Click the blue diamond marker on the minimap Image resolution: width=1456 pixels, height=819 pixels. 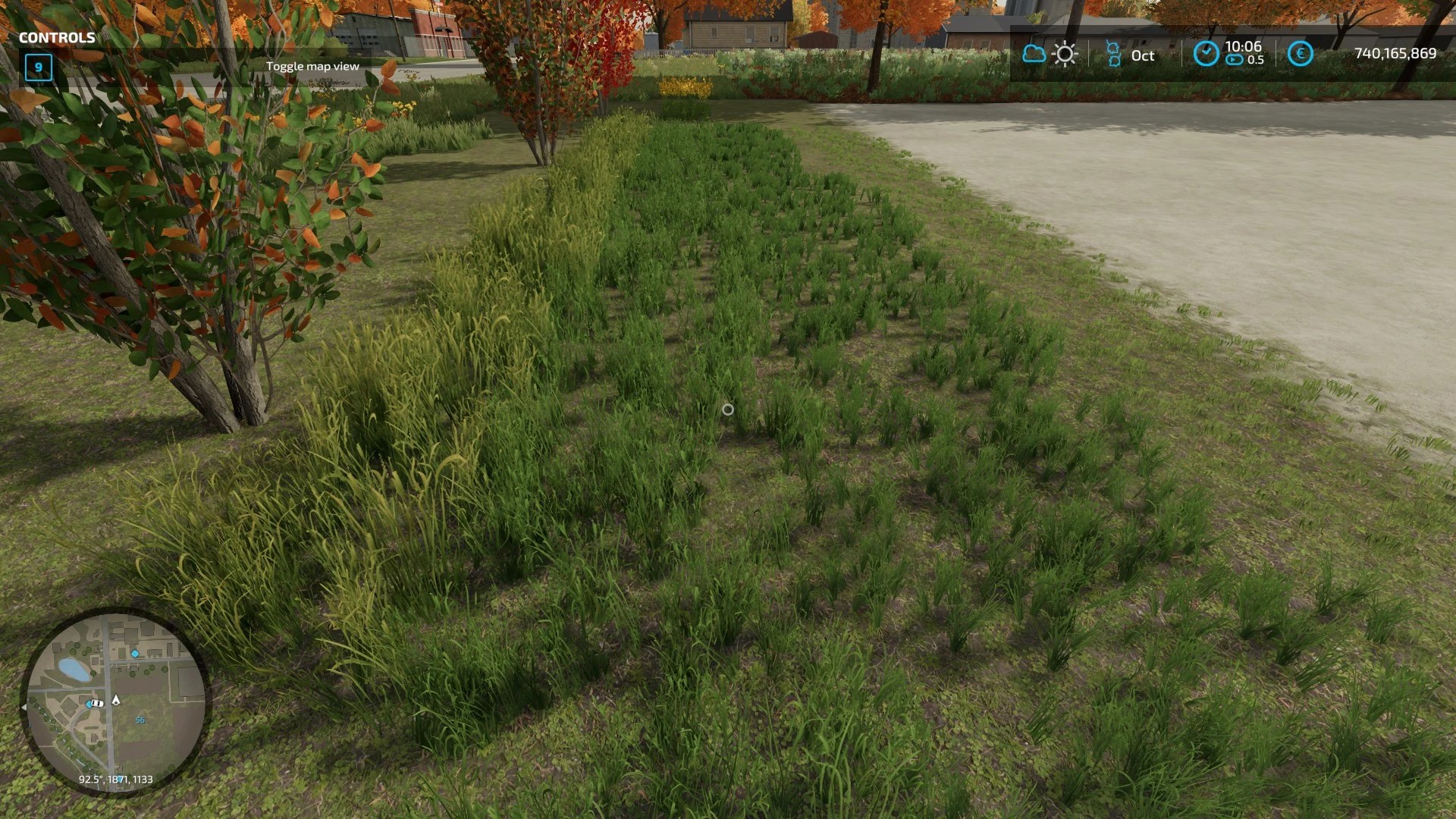135,653
